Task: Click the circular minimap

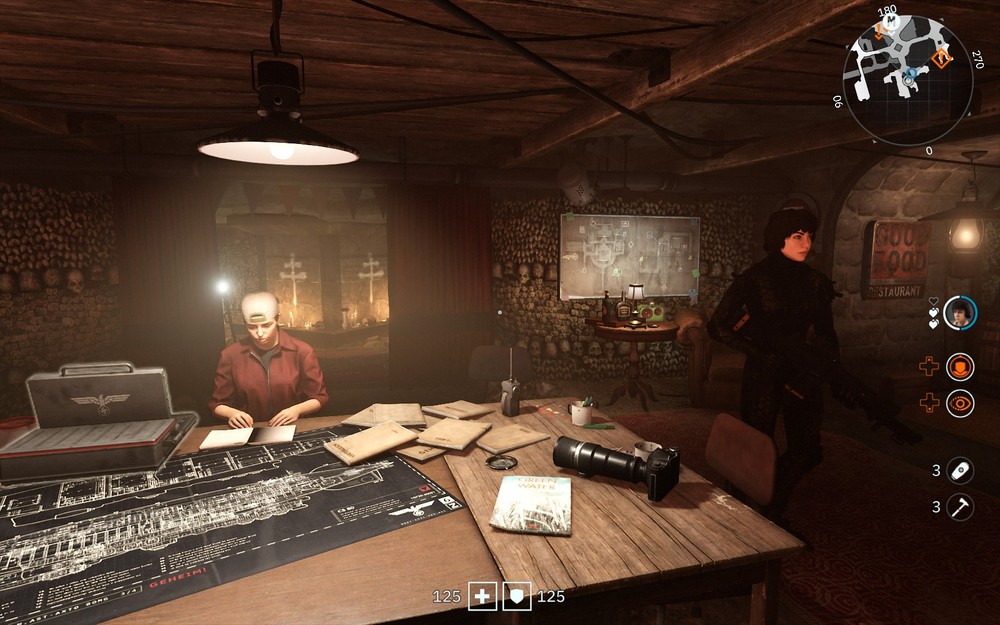Action: tap(908, 80)
